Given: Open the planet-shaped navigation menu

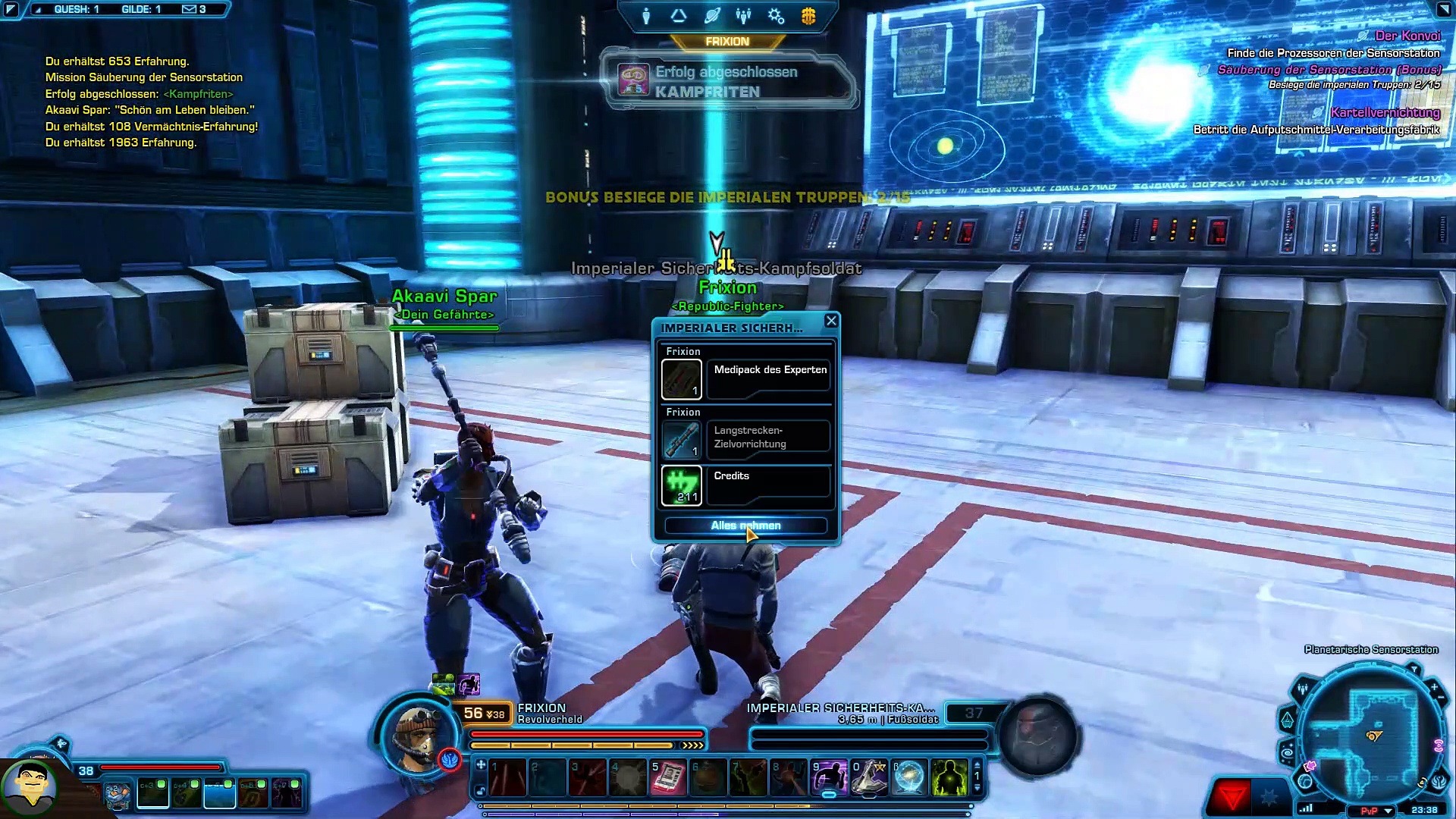Looking at the screenshot, I should pyautogui.click(x=711, y=16).
